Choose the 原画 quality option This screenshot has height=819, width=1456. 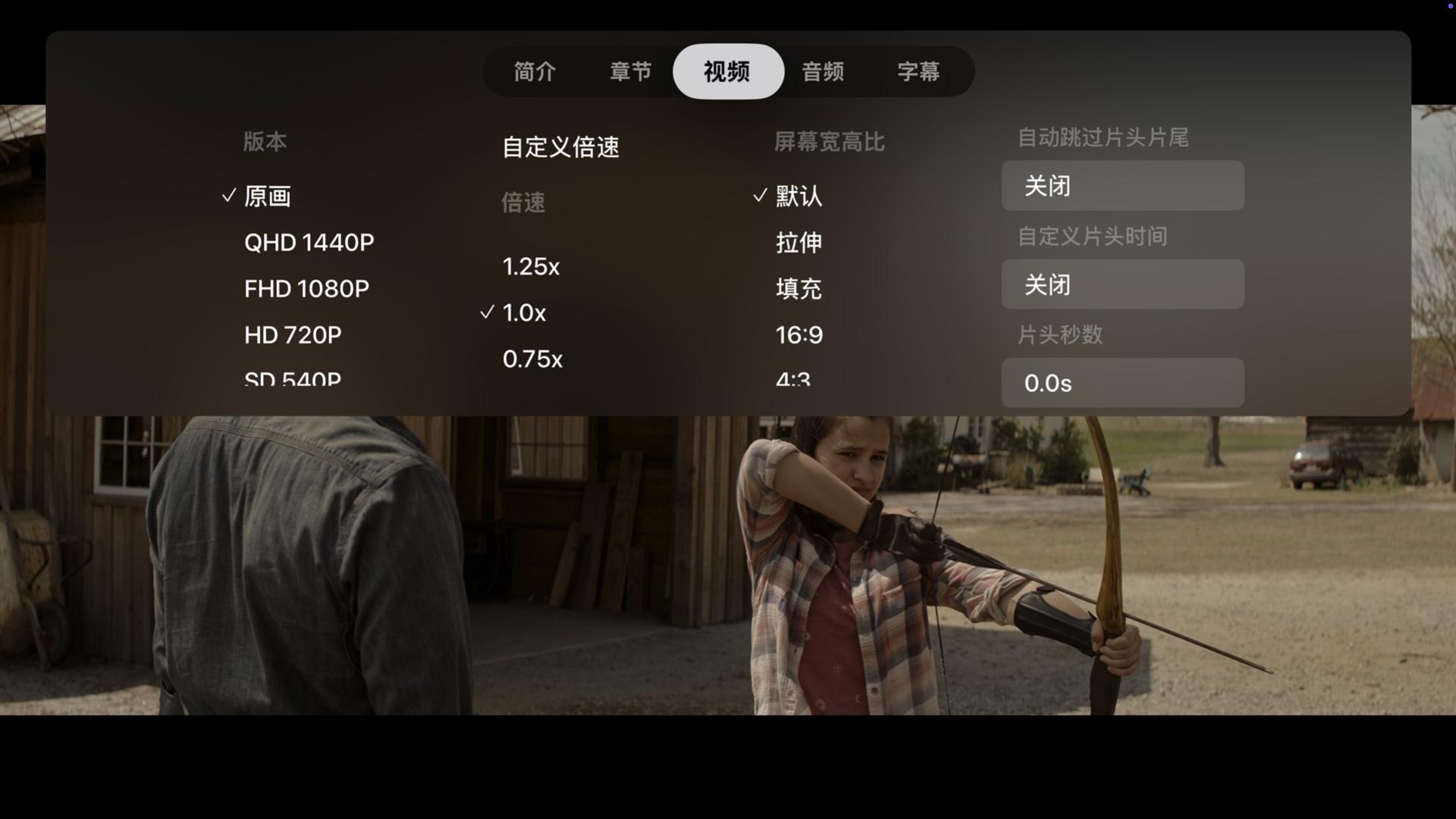[268, 196]
